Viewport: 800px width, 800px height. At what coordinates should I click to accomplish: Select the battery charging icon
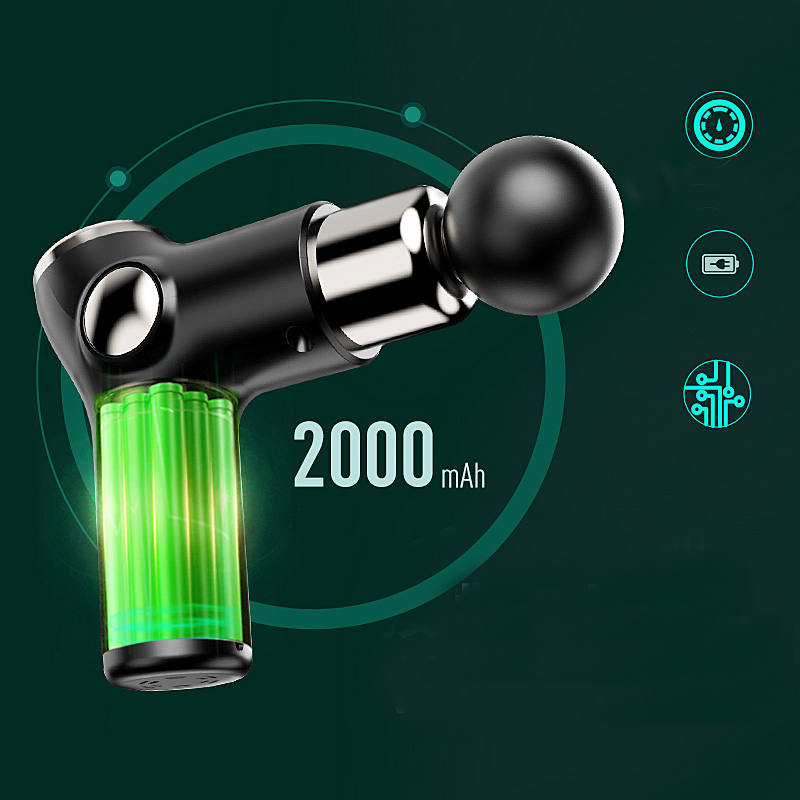coord(719,265)
